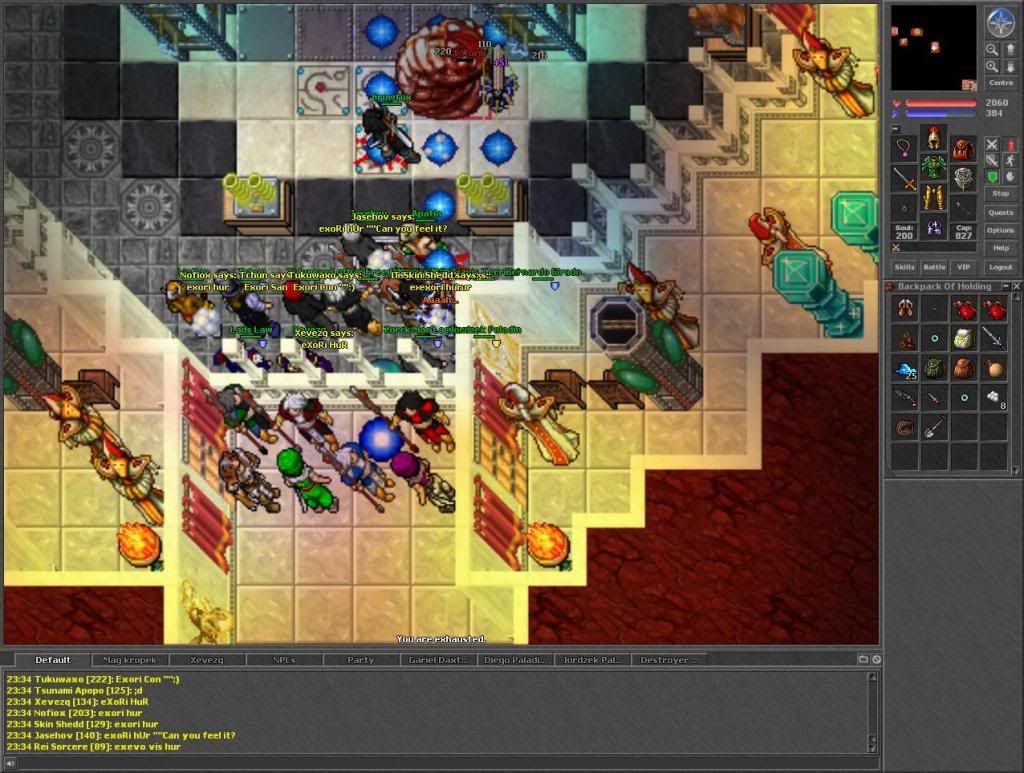
Task: Select the rope in the backpack
Action: (x=904, y=428)
